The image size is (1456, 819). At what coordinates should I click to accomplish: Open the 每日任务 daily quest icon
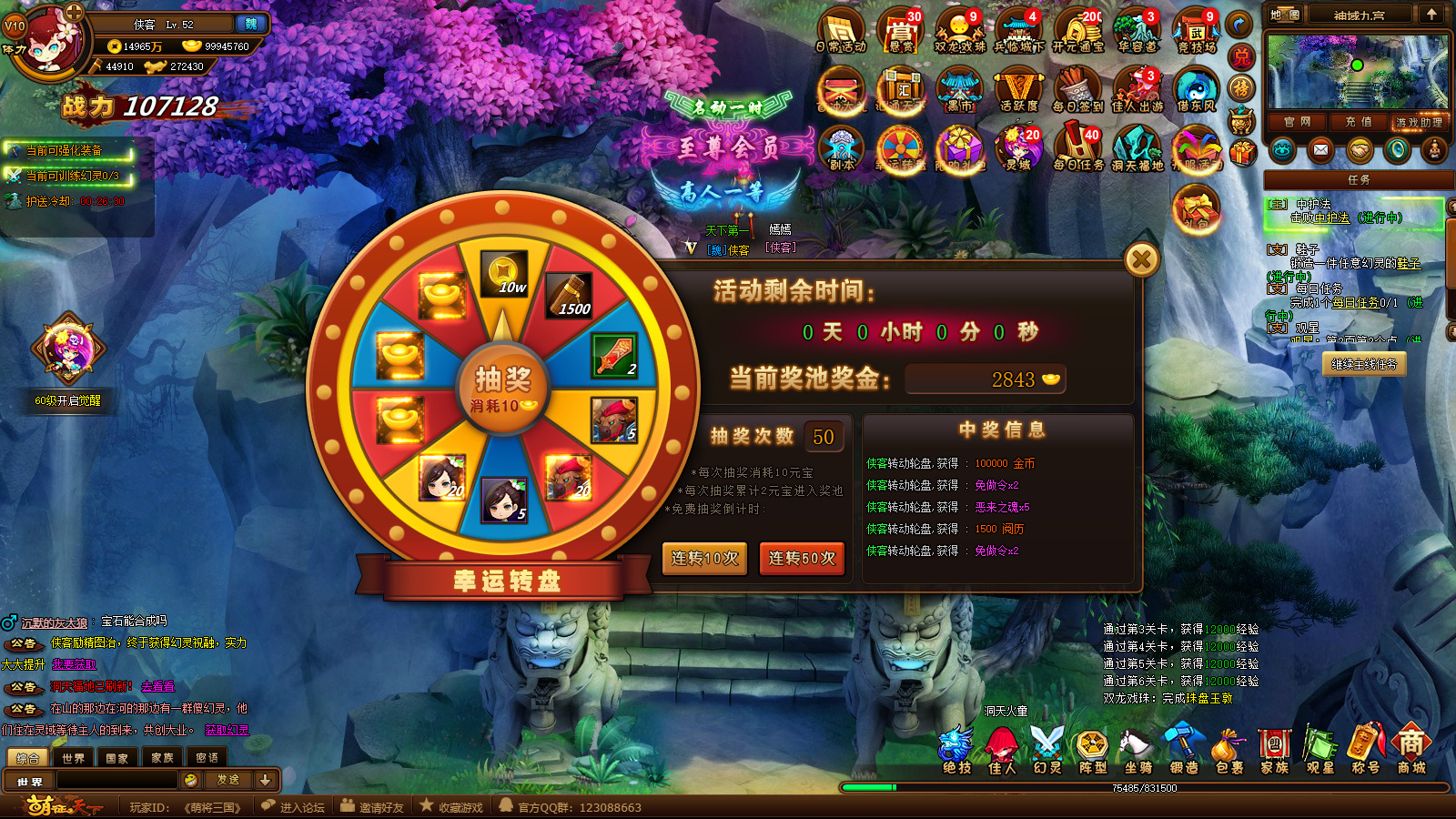point(1078,147)
